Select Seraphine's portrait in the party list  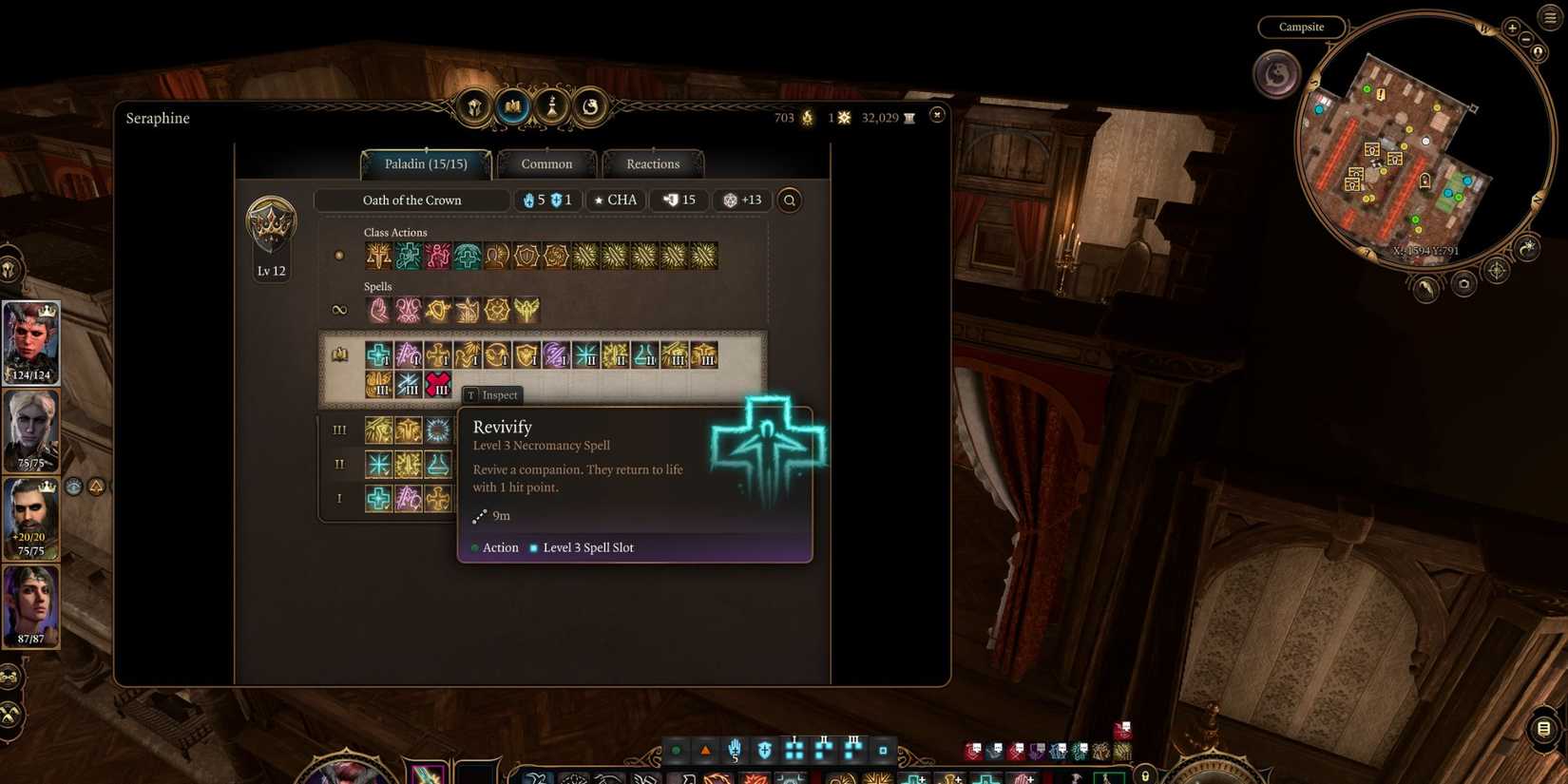(x=31, y=339)
